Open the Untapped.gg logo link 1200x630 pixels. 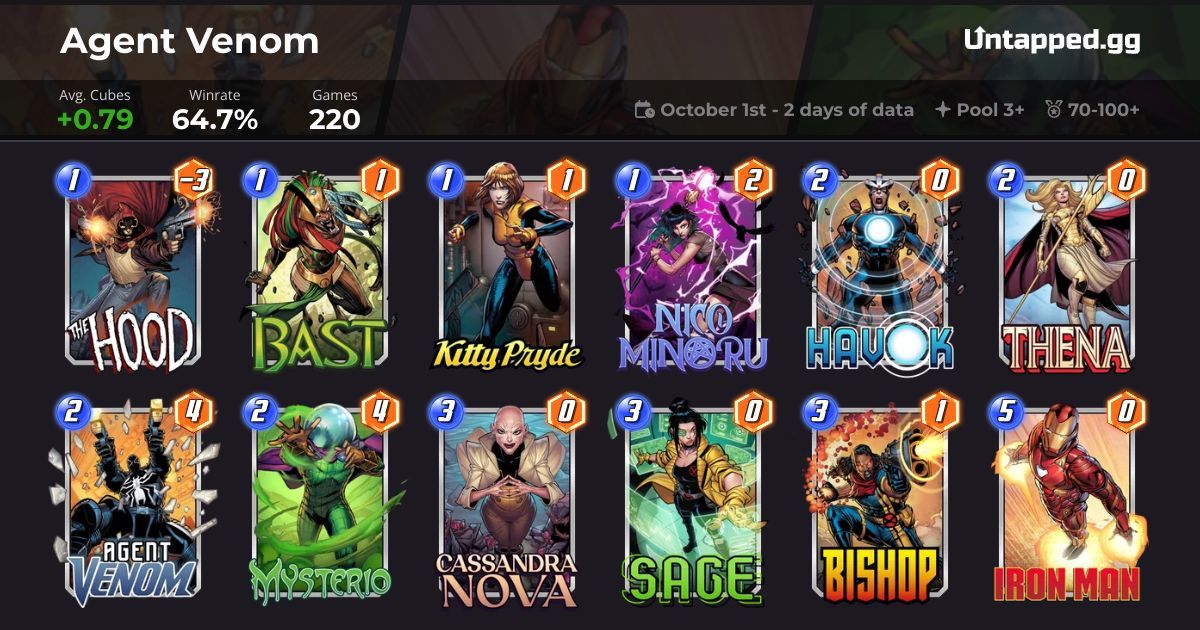point(1052,40)
